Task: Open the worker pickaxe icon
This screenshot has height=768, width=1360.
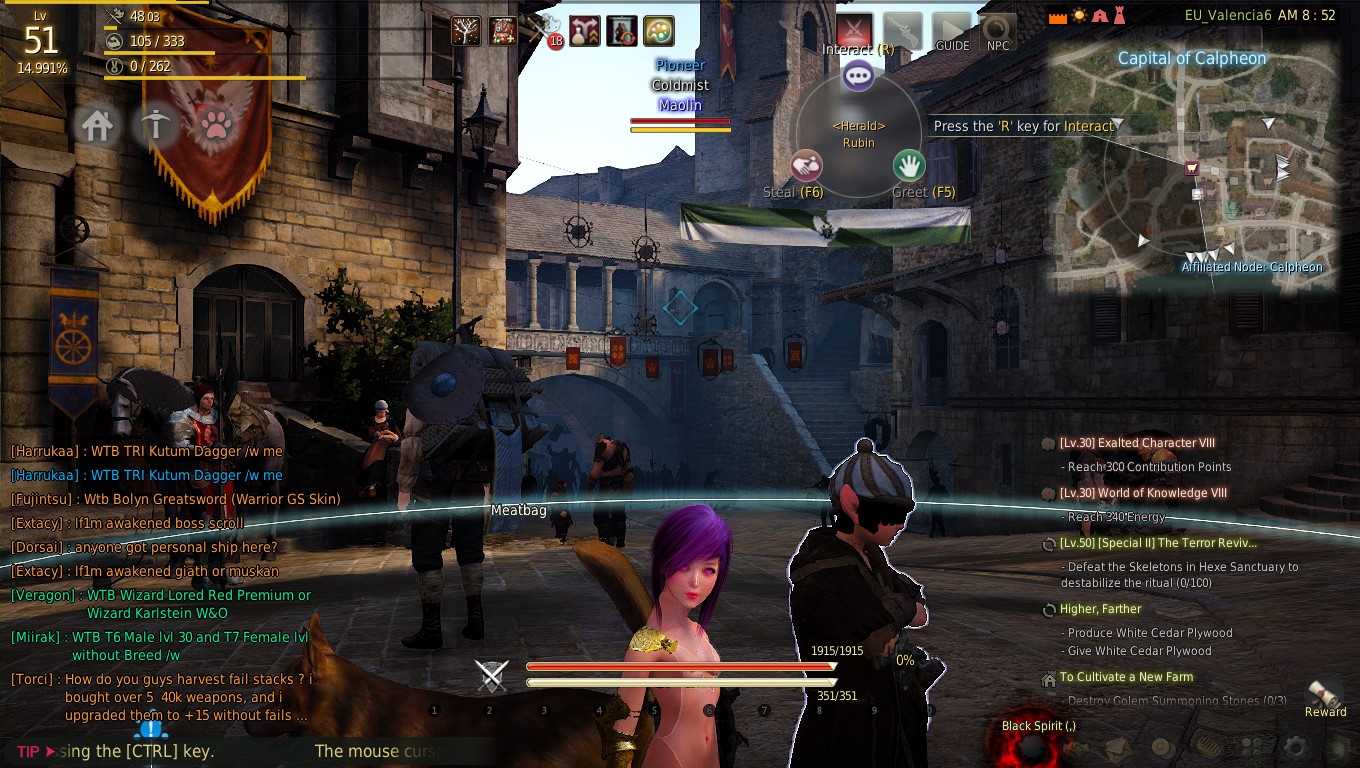Action: [x=156, y=126]
